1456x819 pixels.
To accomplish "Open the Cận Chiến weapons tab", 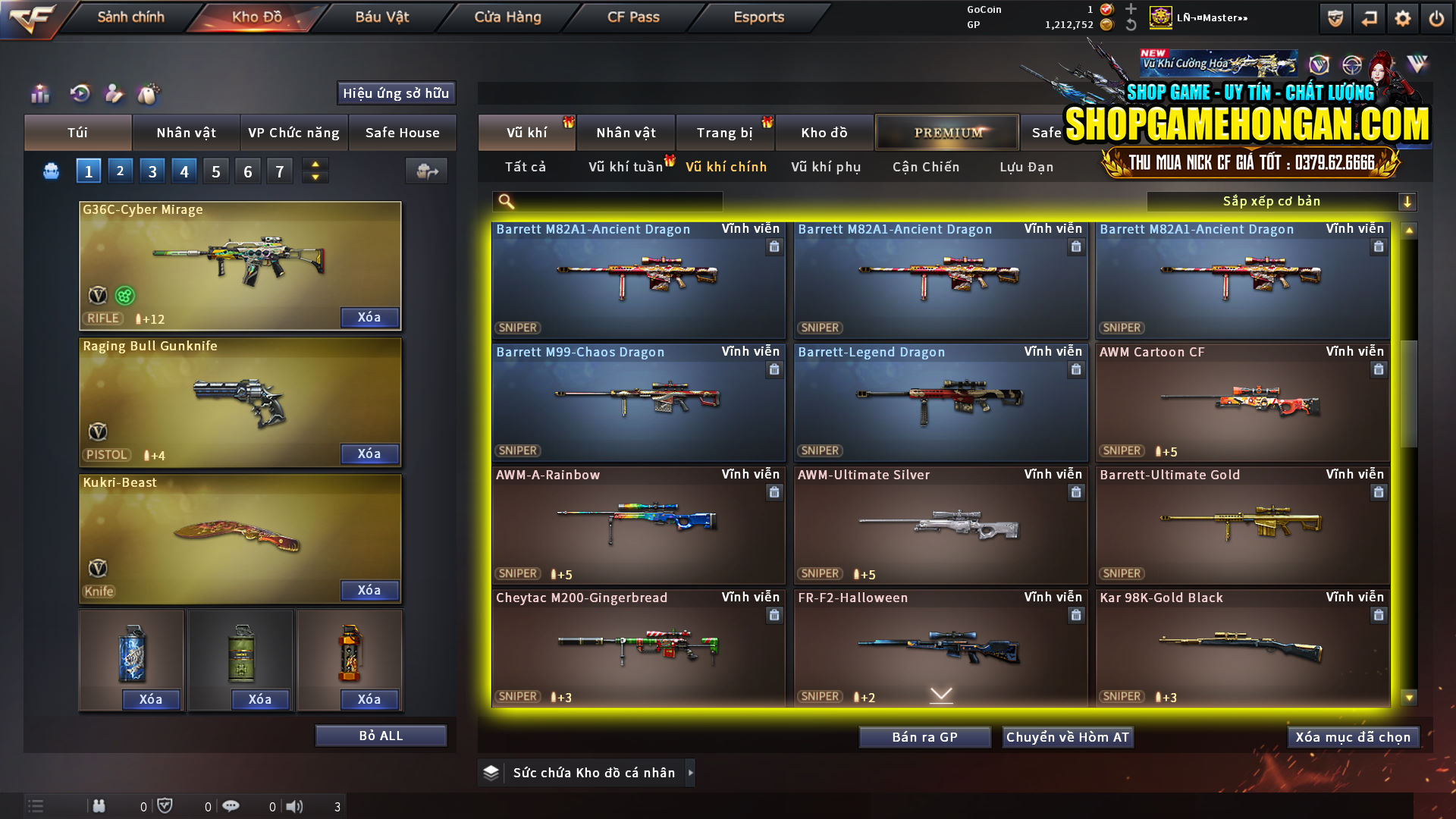I will click(926, 167).
